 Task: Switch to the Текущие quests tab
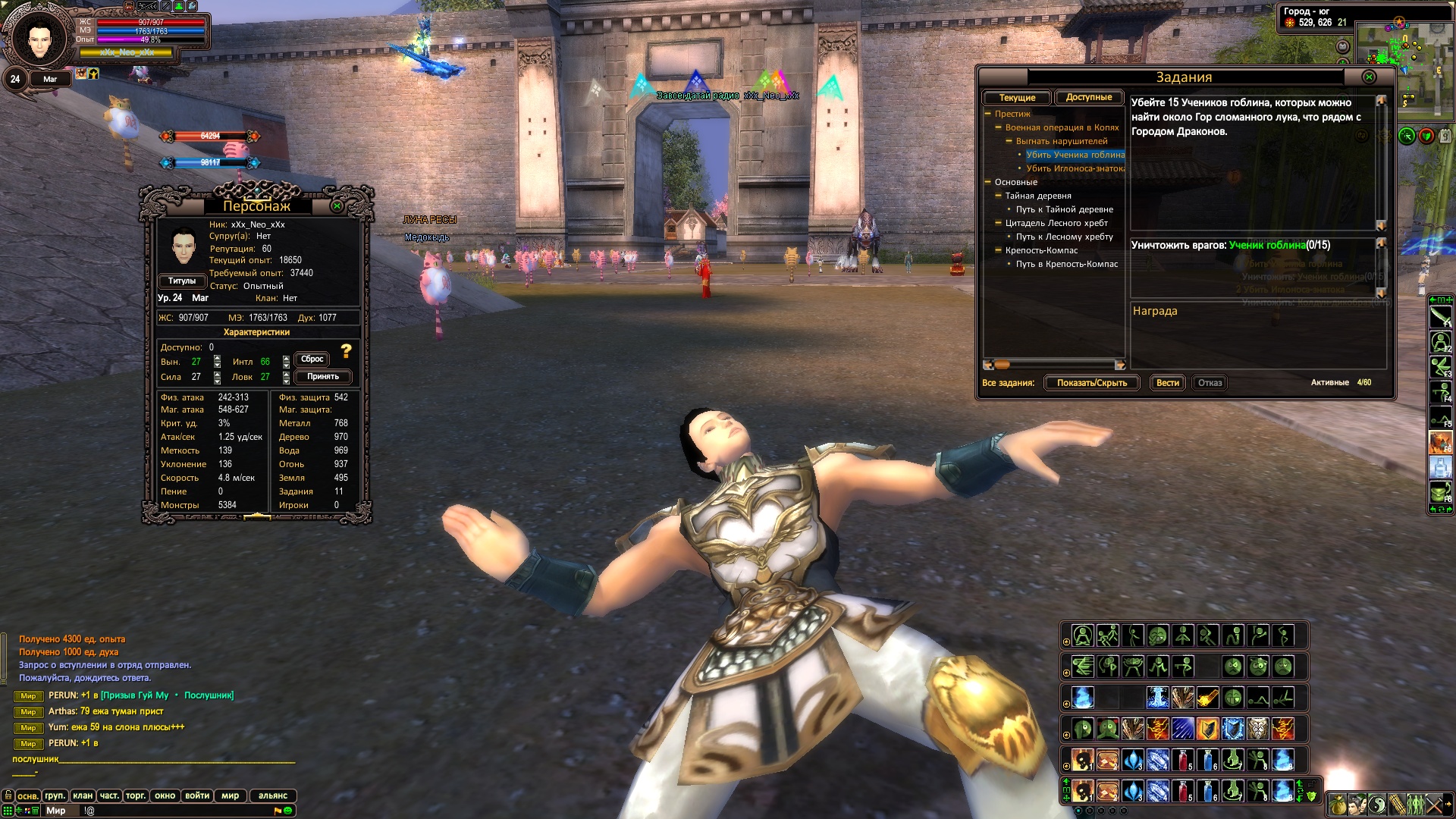1016,98
